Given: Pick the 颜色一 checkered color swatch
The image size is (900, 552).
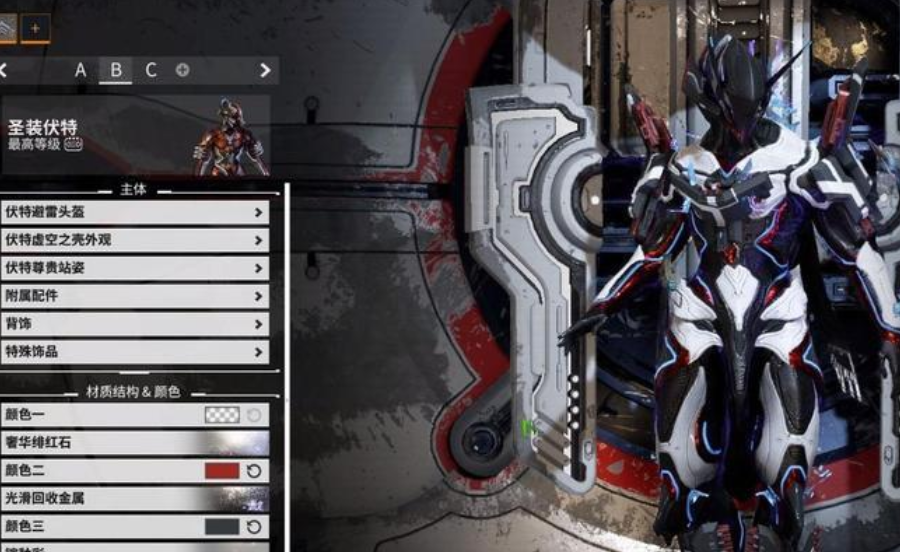Looking at the screenshot, I should [222, 414].
